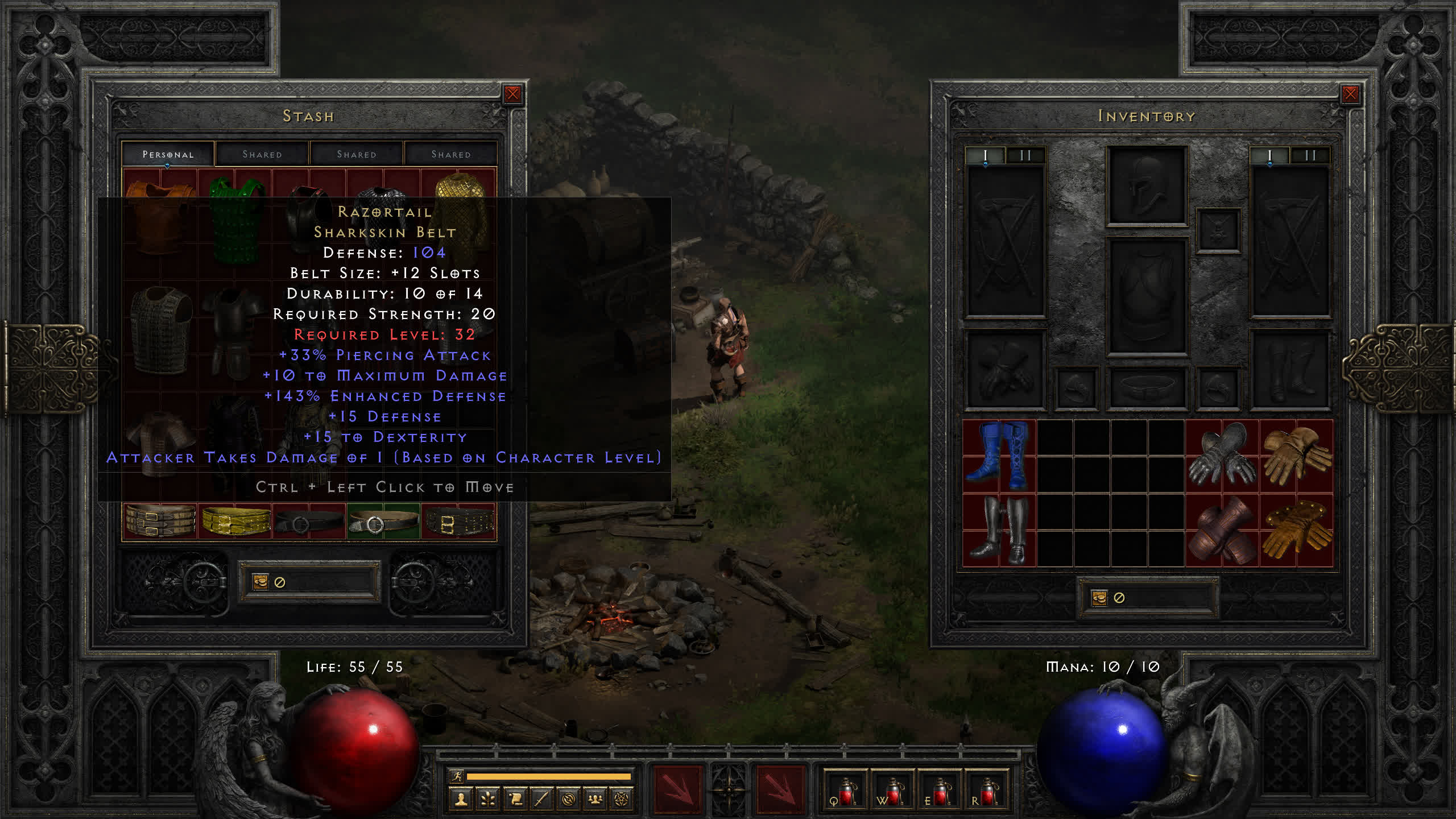
Task: Click the pentagram menu button
Action: pos(622,800)
